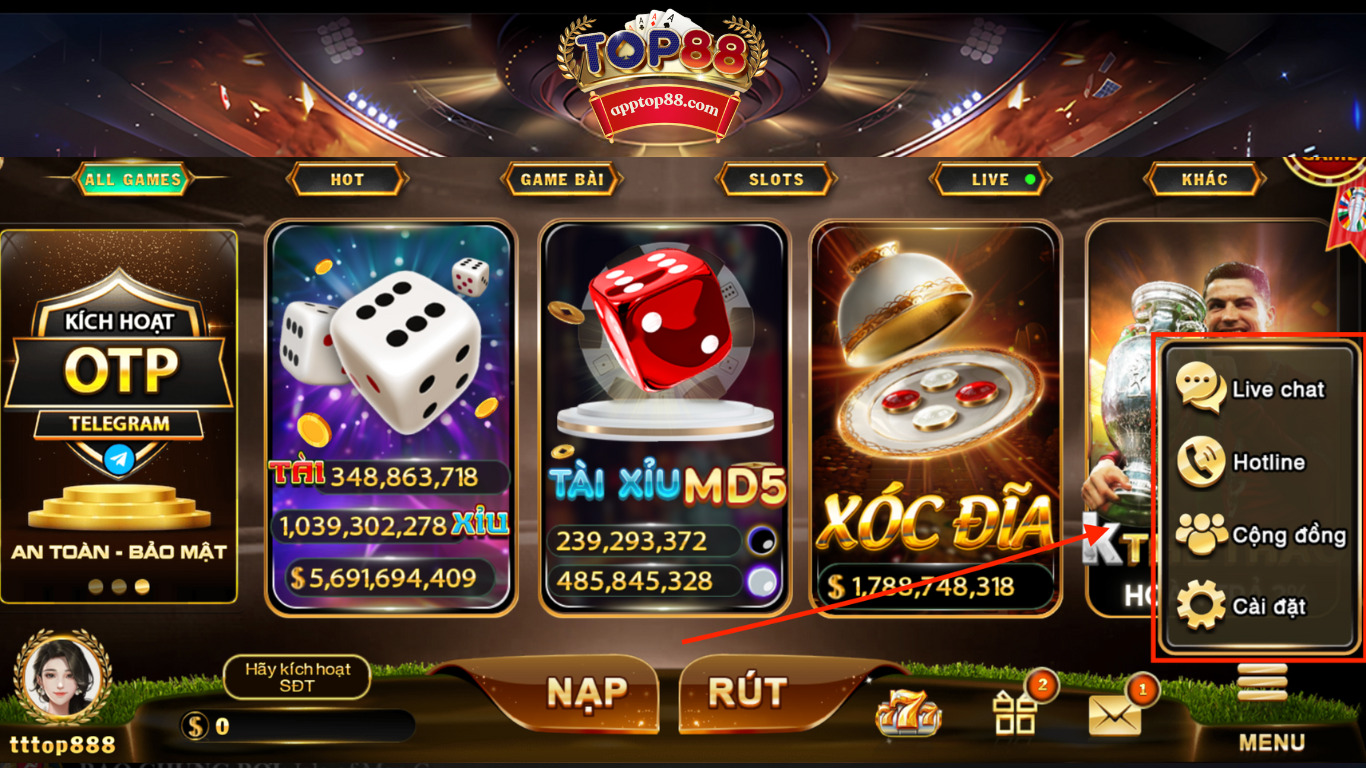Switch to the SLOTS category tab

pos(776,179)
